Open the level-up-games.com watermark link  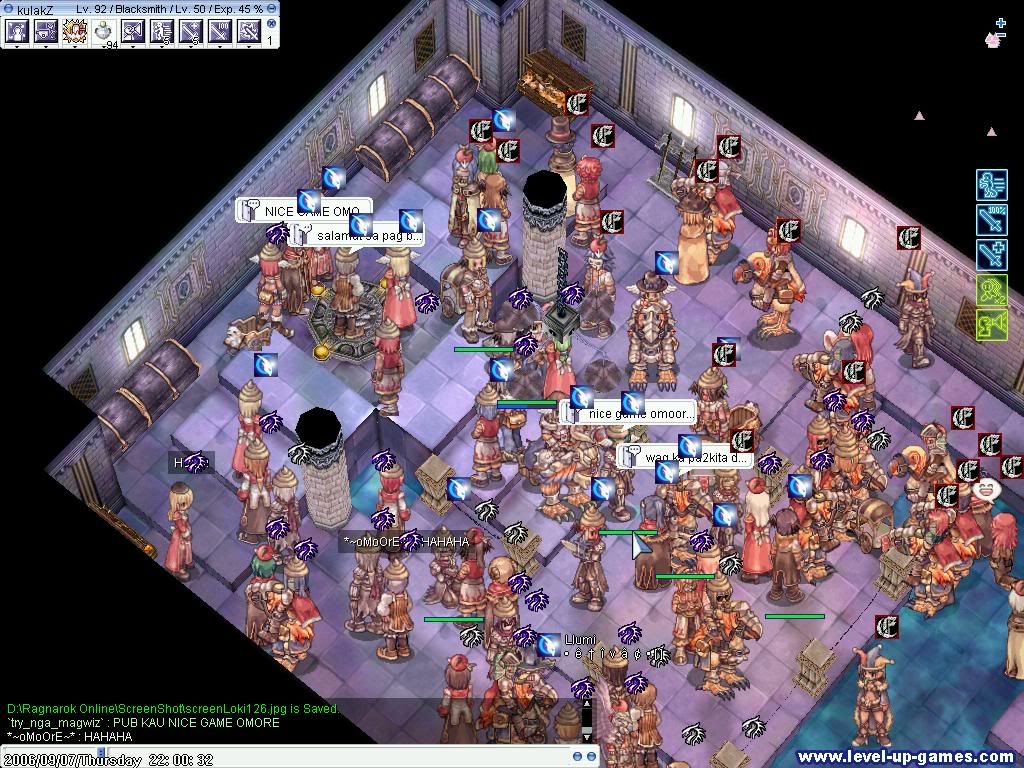pos(906,757)
